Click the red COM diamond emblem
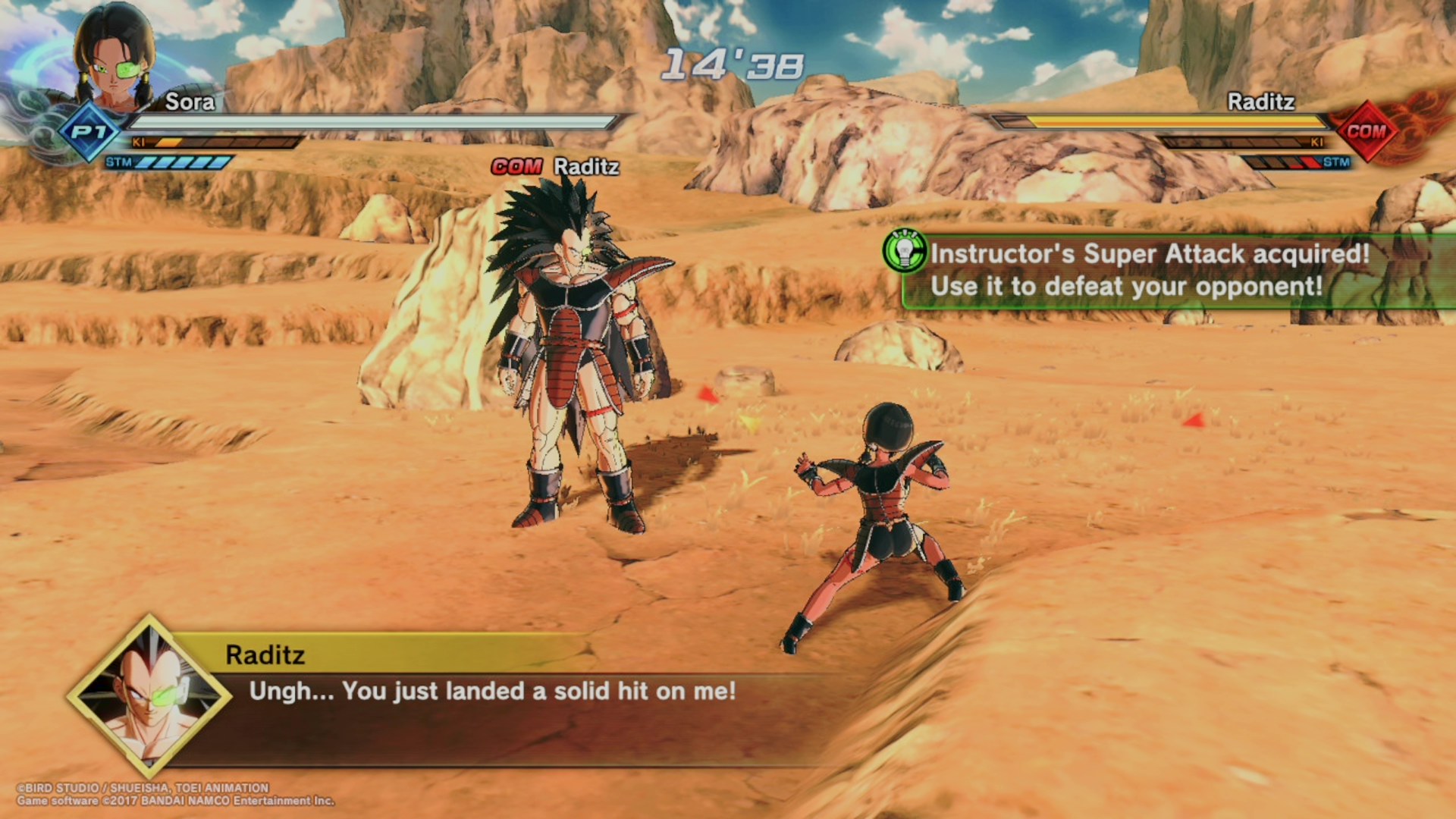The width and height of the screenshot is (1456, 819). 1366,131
